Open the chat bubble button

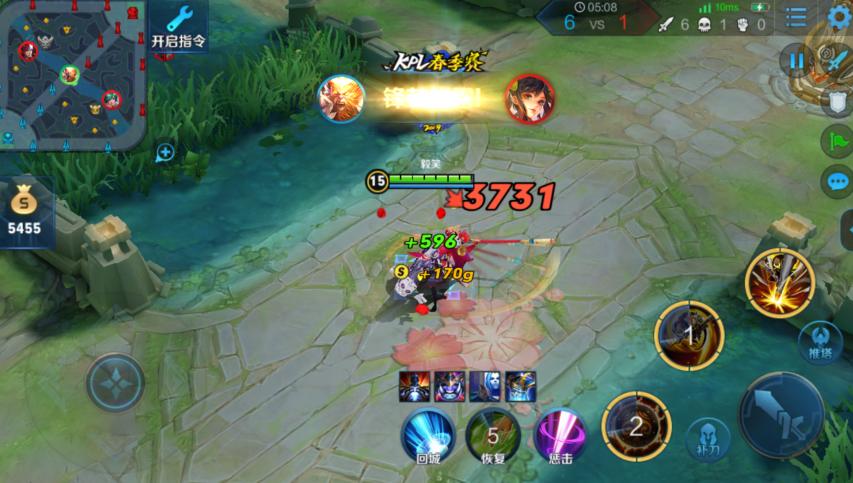[x=836, y=182]
